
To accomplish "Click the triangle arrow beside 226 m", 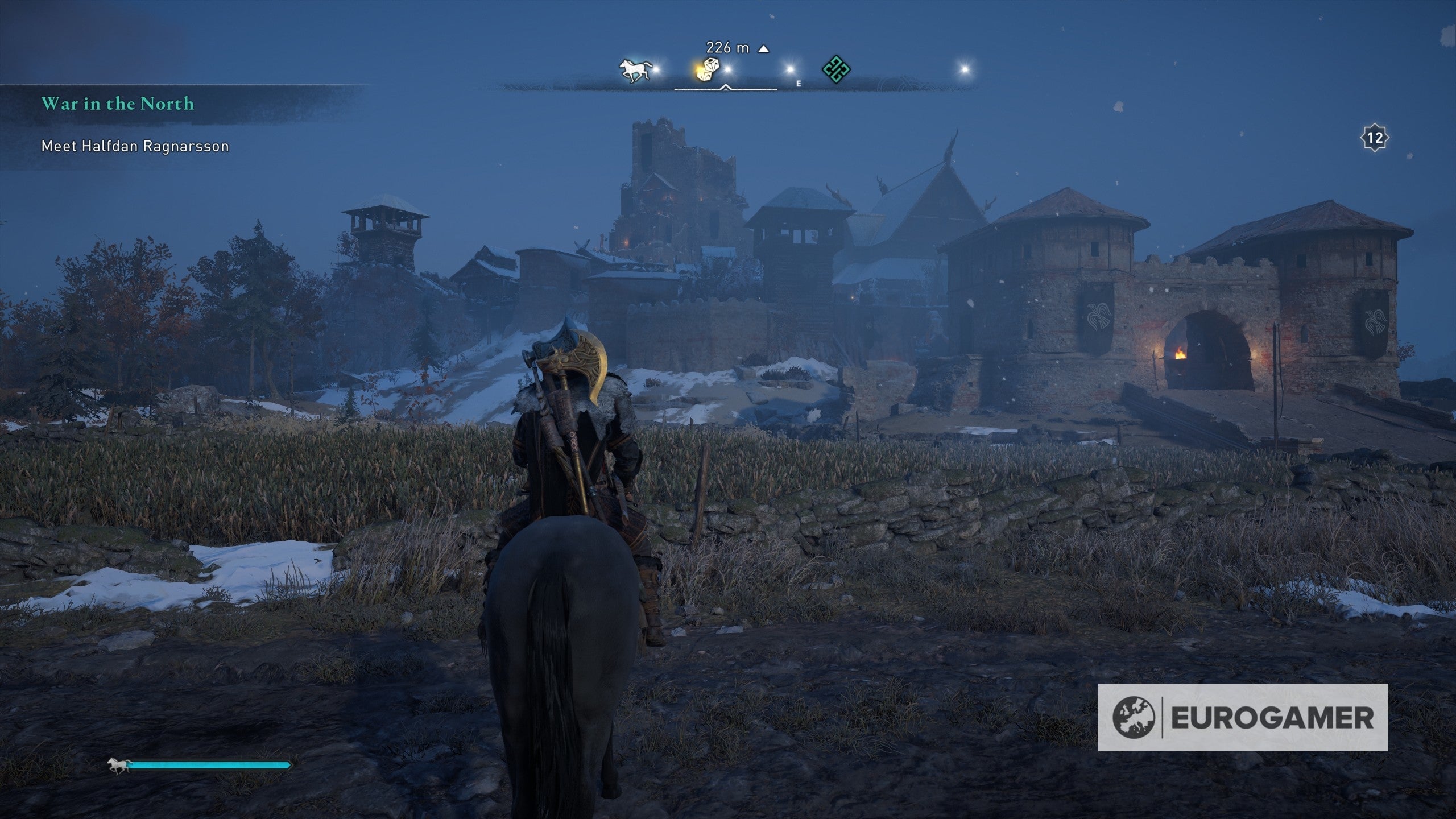I will click(x=763, y=48).
